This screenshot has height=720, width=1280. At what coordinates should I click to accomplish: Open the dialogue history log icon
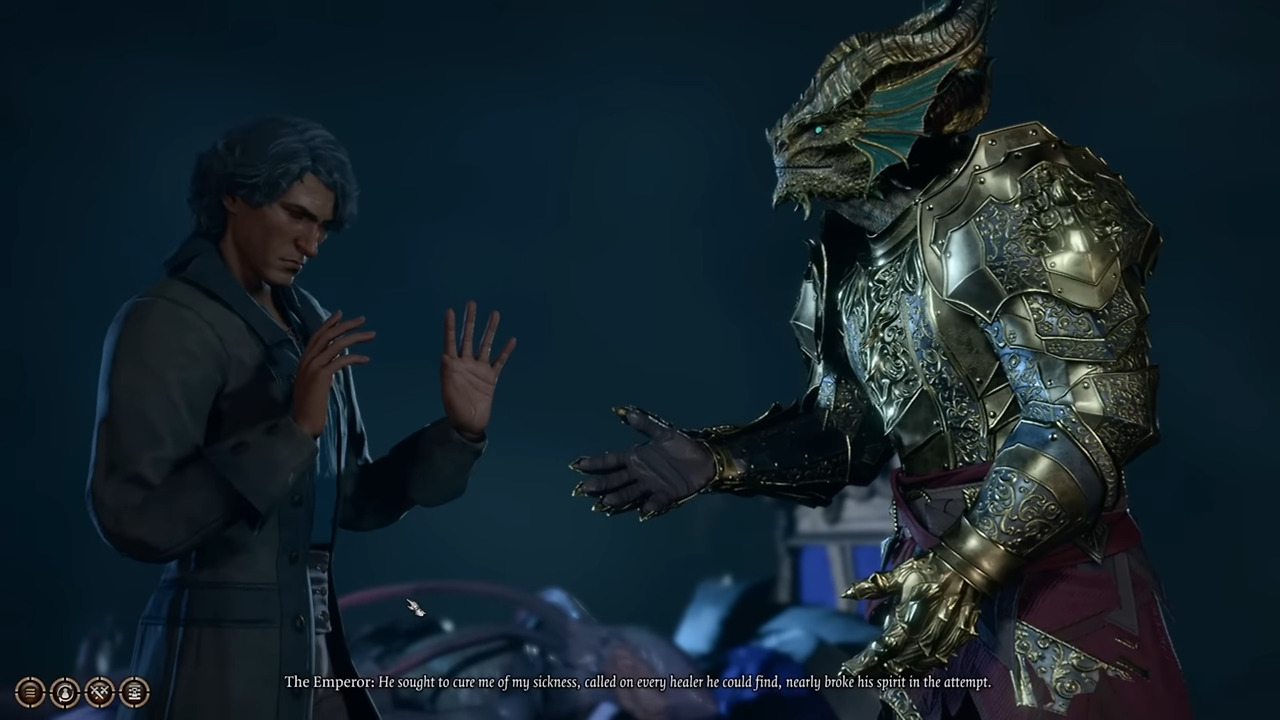(x=134, y=691)
